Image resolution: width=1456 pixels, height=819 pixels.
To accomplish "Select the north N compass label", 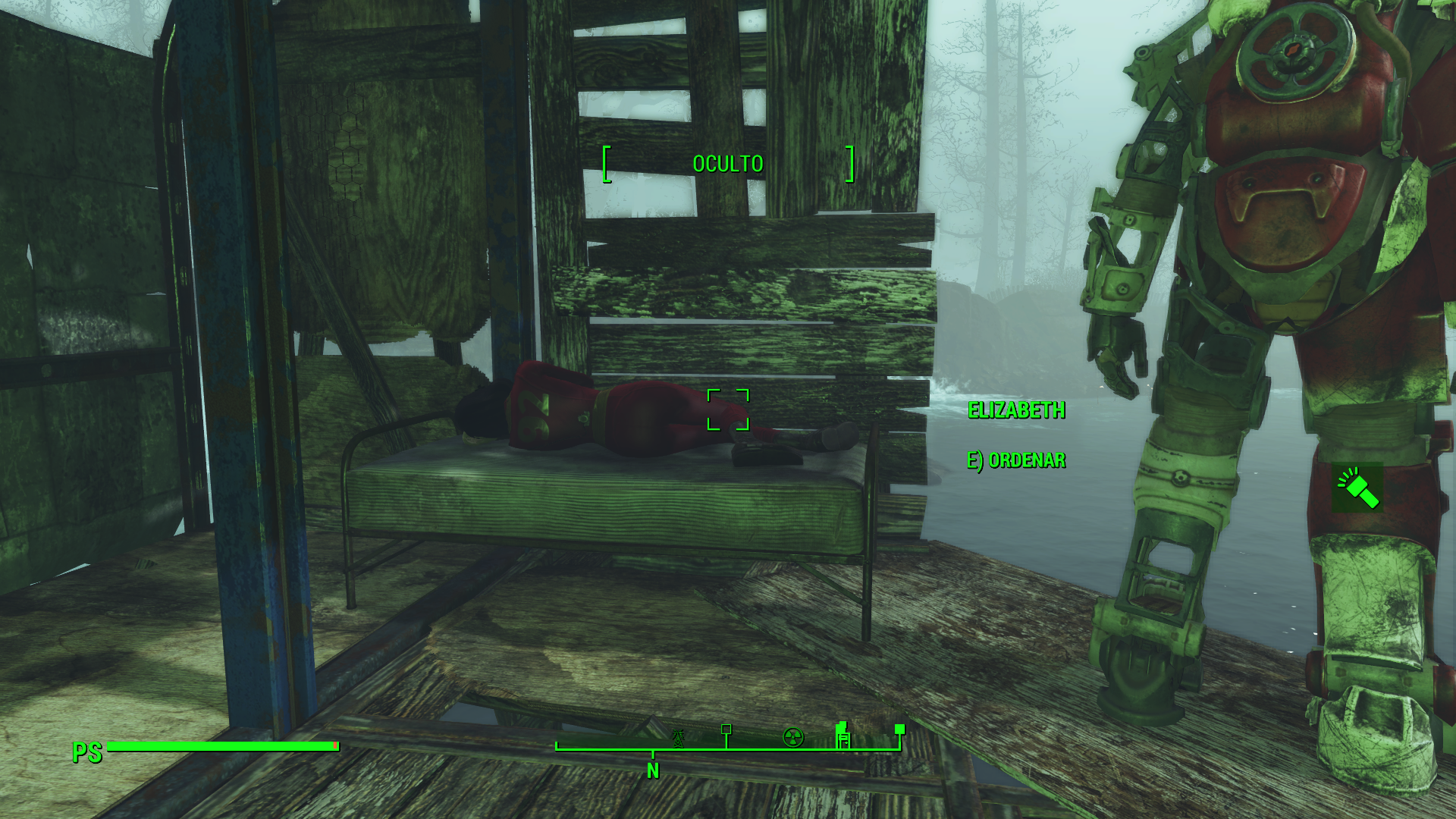I will (653, 771).
